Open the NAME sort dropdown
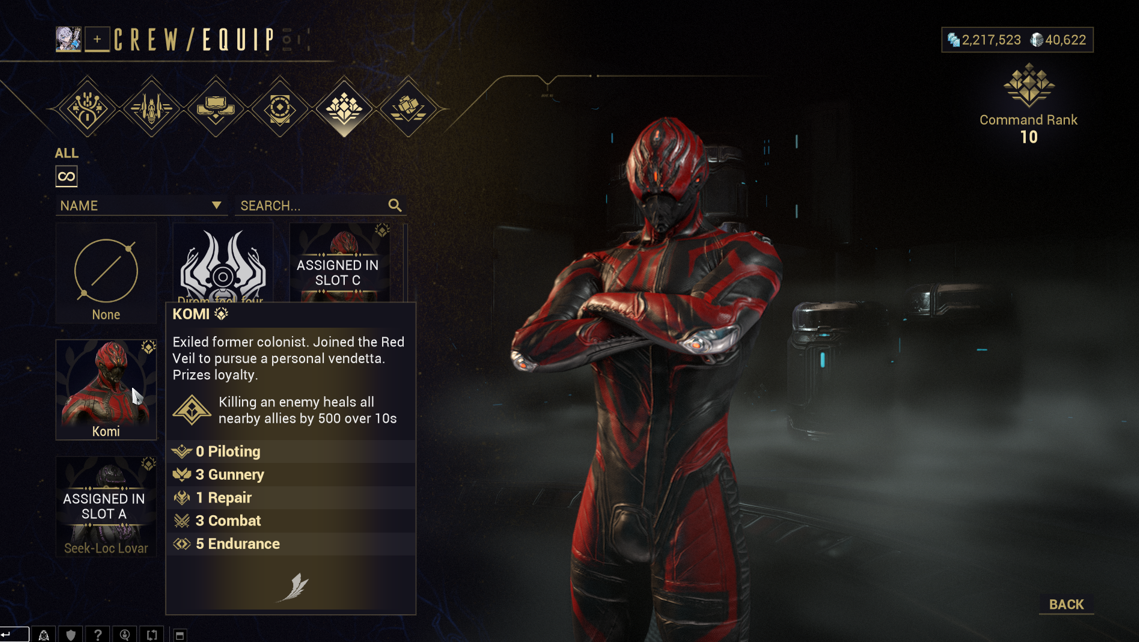Screen dimensions: 1139x642 140,205
